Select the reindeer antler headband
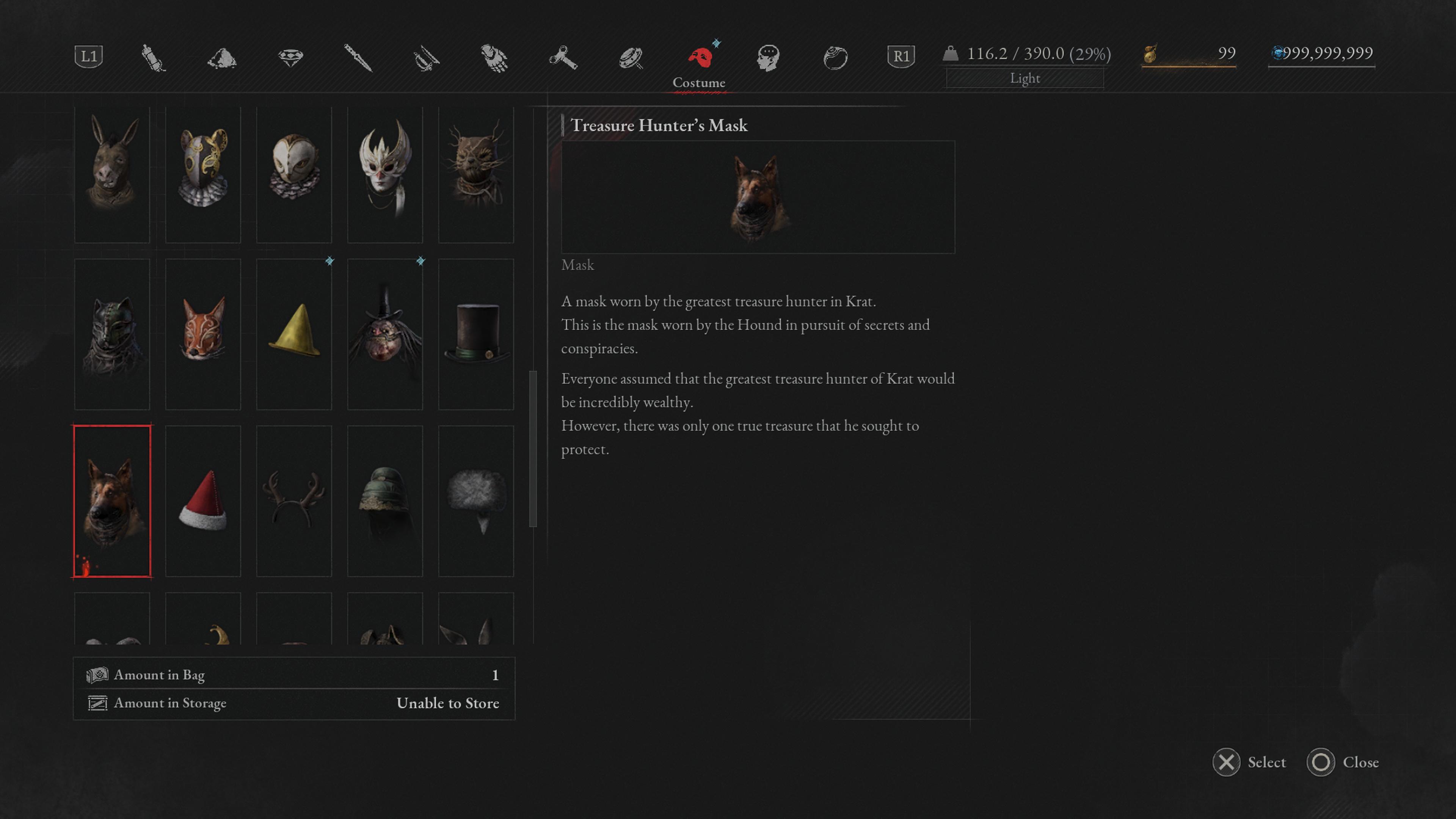Viewport: 1456px width, 819px height. (294, 501)
